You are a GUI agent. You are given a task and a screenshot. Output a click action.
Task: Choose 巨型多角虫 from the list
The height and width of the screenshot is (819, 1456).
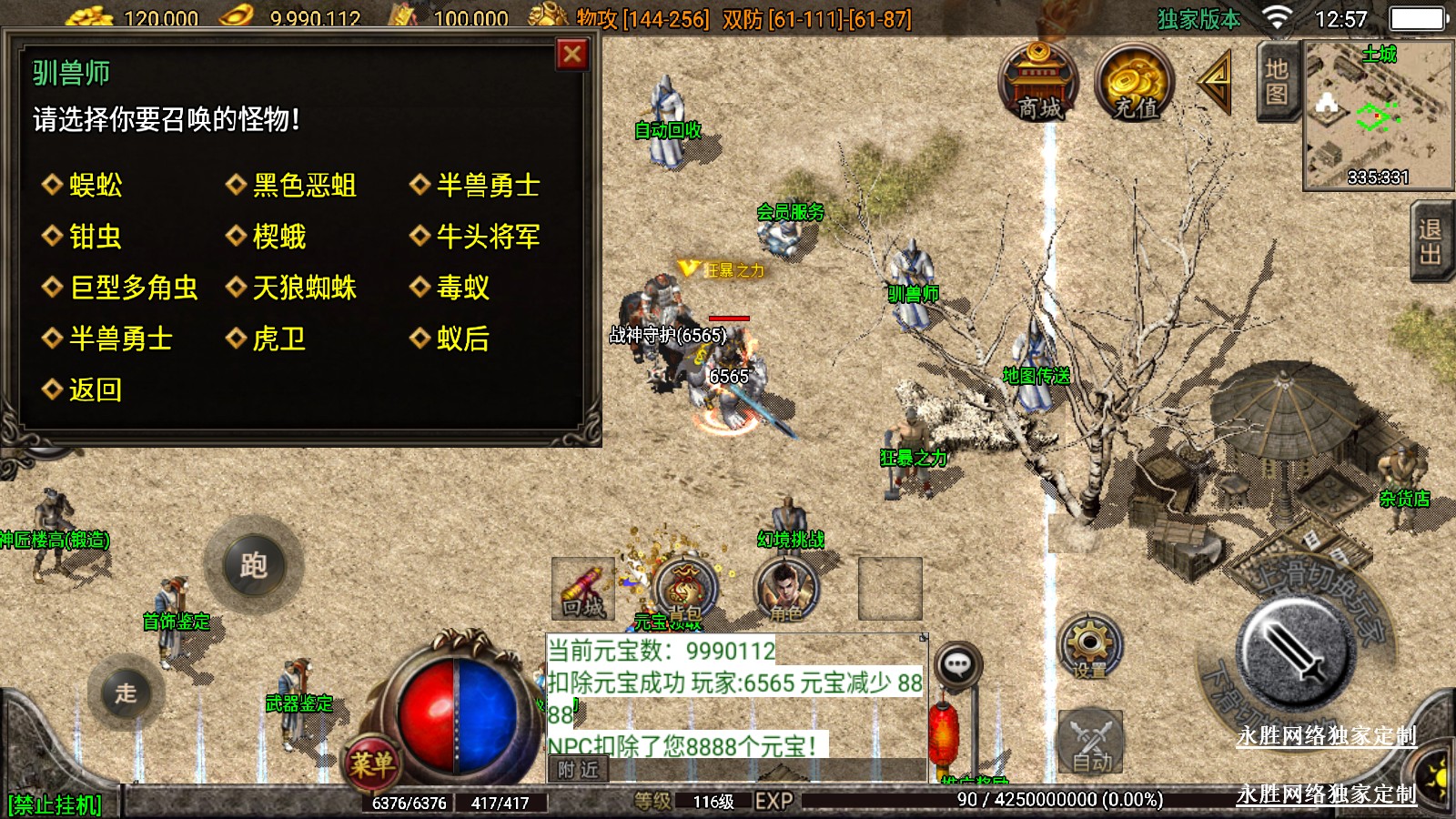coord(133,288)
